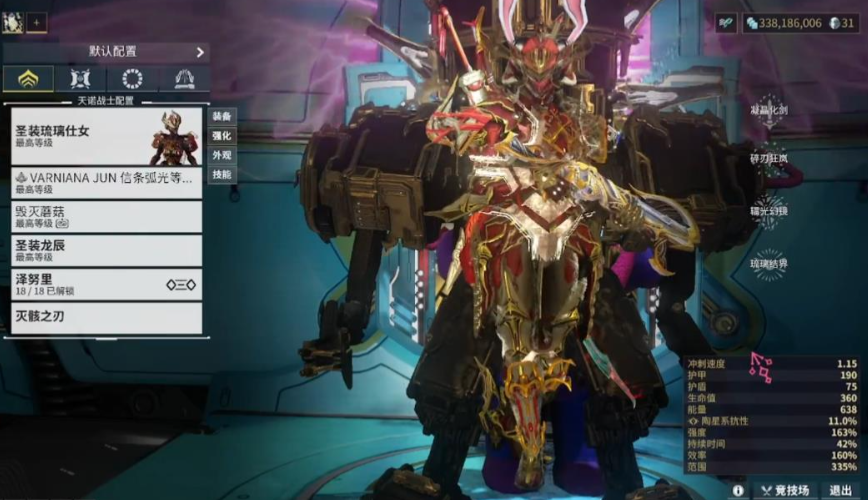Click the player avatar icon
The height and width of the screenshot is (500, 868).
[x=13, y=22]
